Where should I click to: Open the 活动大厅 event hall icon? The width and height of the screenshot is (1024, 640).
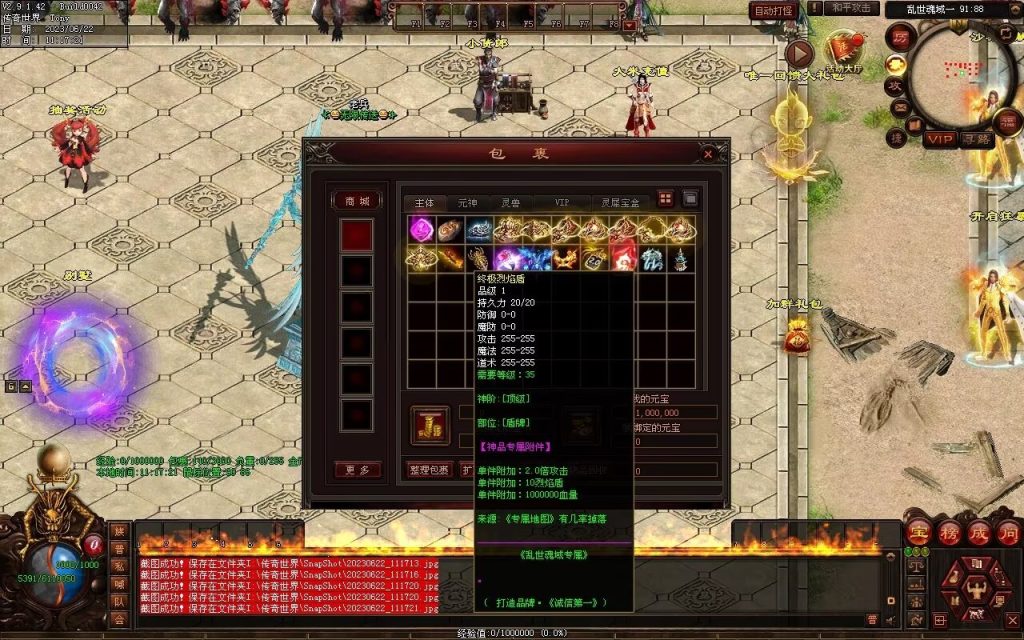point(845,52)
